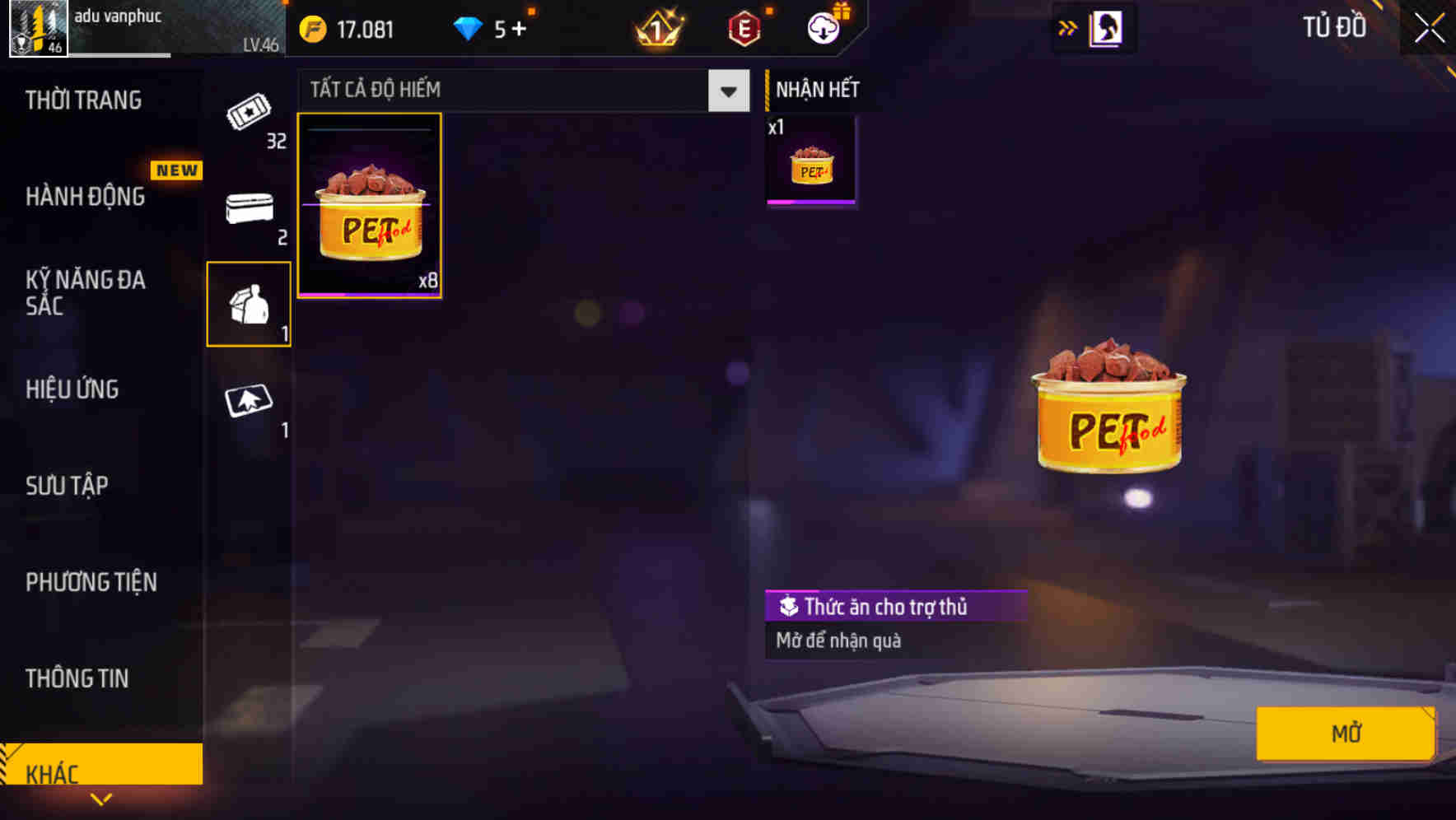
Task: Click the character profile preview icon
Action: pyautogui.click(x=1106, y=27)
